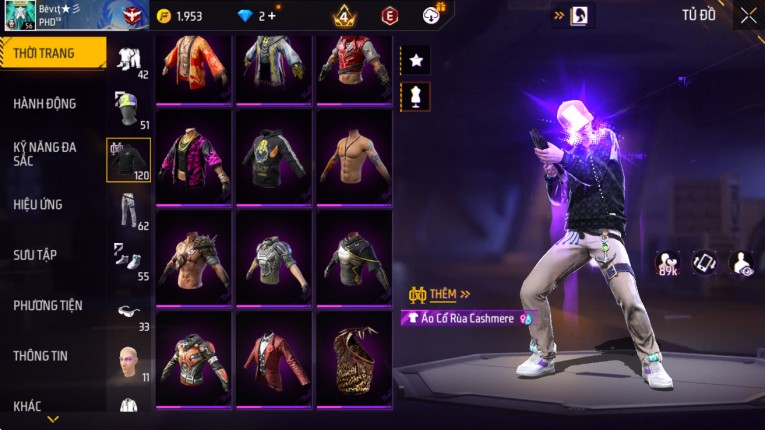
Task: Choose the red suit jacket top
Action: (x=273, y=358)
